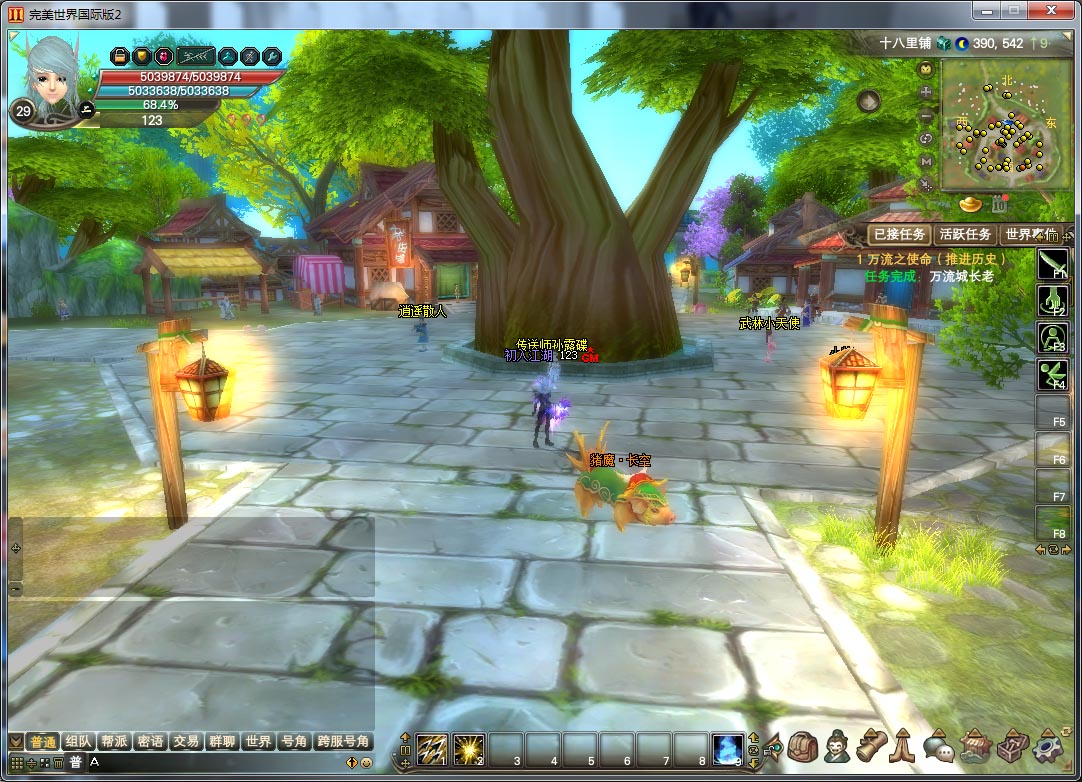Image resolution: width=1082 pixels, height=782 pixels.
Task: Zoom out the minimap with the minus button
Action: (x=926, y=115)
